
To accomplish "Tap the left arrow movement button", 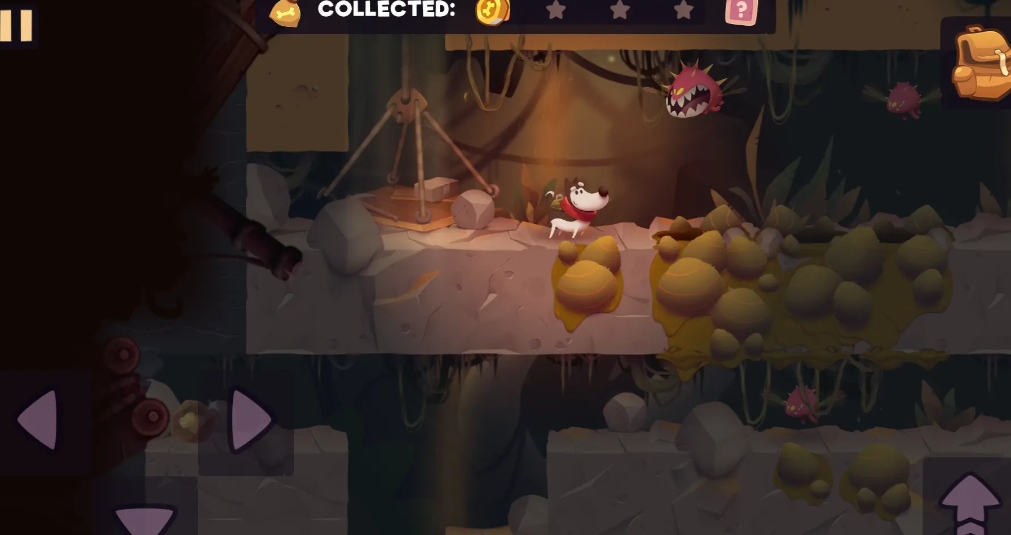I will click(40, 420).
